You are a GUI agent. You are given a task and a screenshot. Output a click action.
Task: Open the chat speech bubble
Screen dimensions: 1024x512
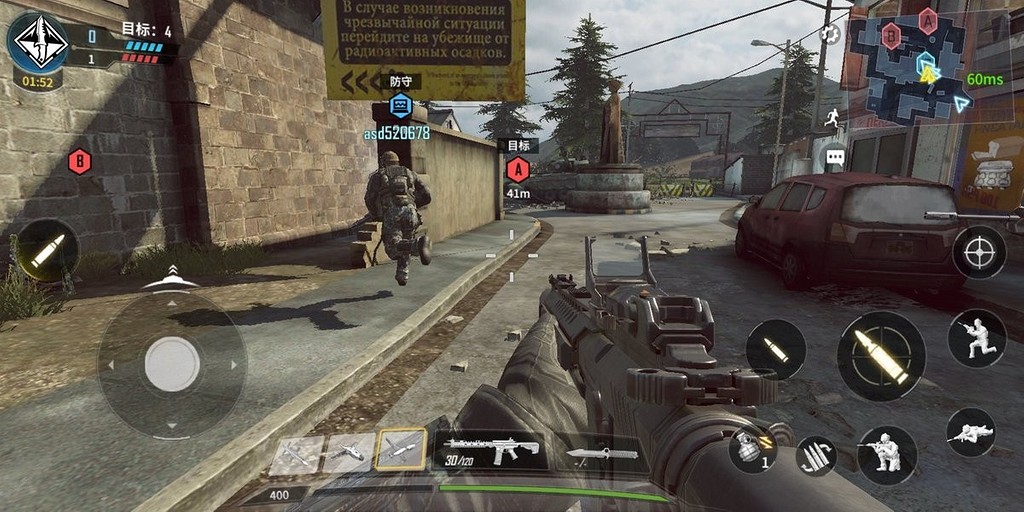[x=835, y=157]
